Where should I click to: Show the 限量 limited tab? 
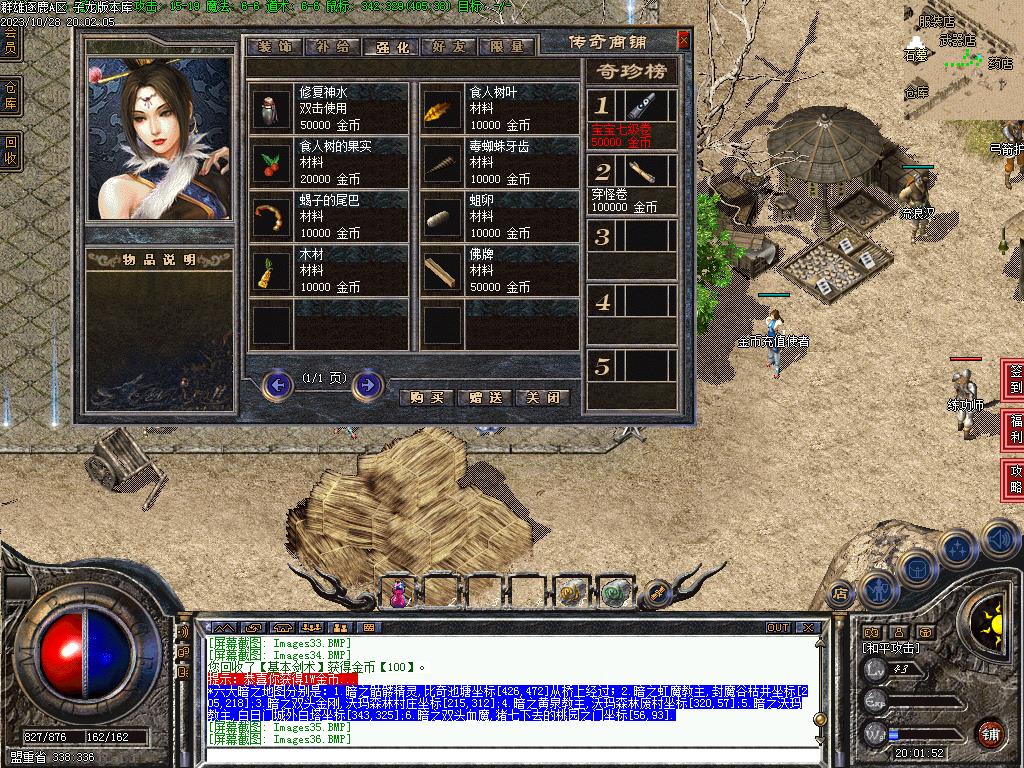click(x=507, y=47)
